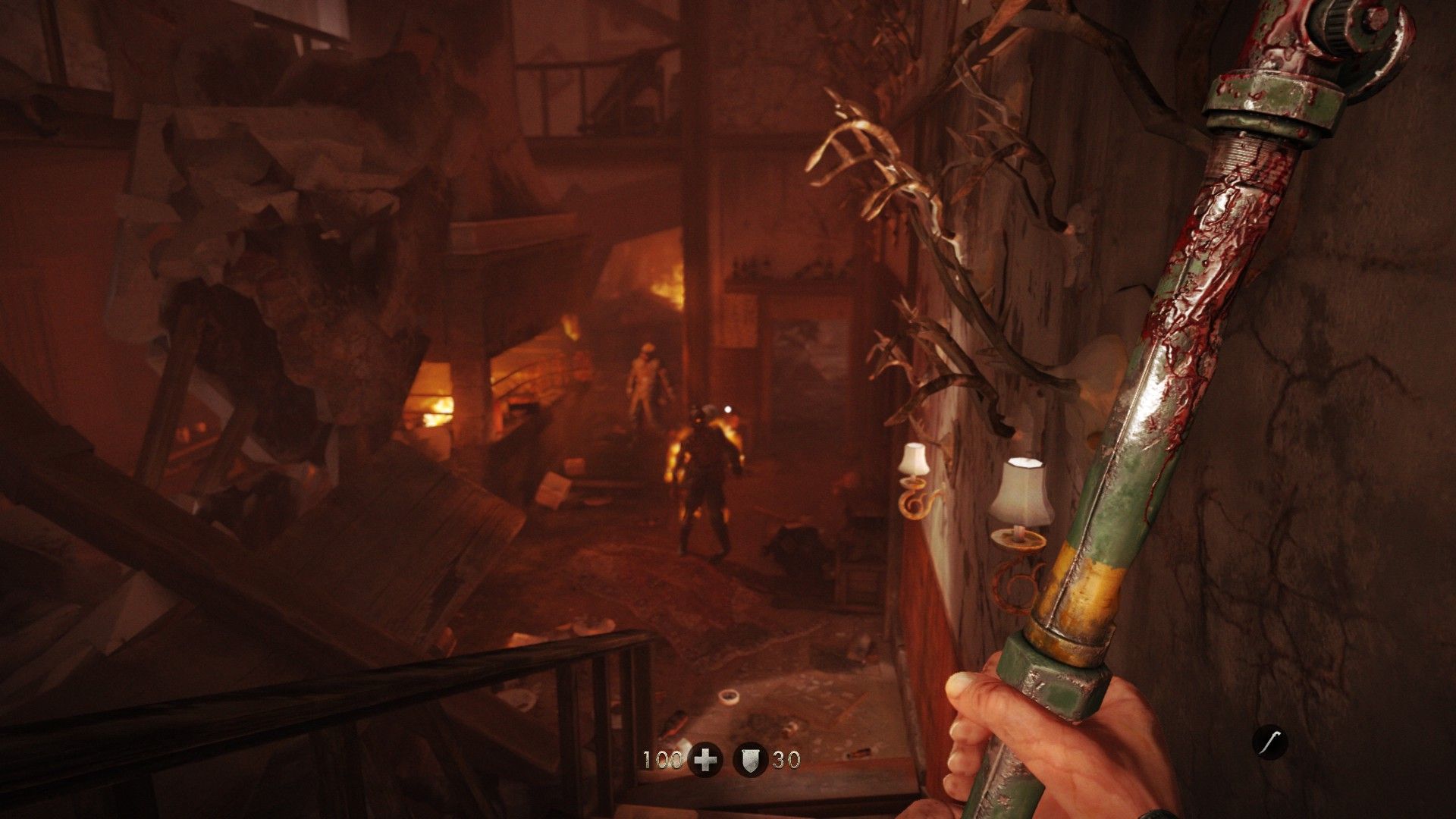Click the second wall sconce lamp
The image size is (1456, 819).
pos(1018,493)
